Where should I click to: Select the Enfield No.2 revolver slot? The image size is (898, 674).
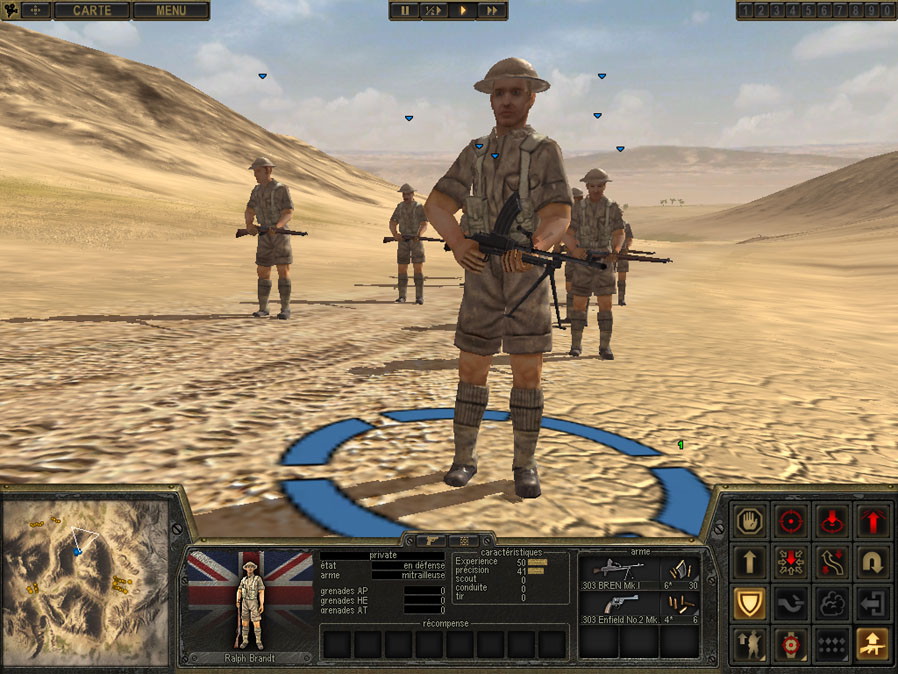pos(639,609)
